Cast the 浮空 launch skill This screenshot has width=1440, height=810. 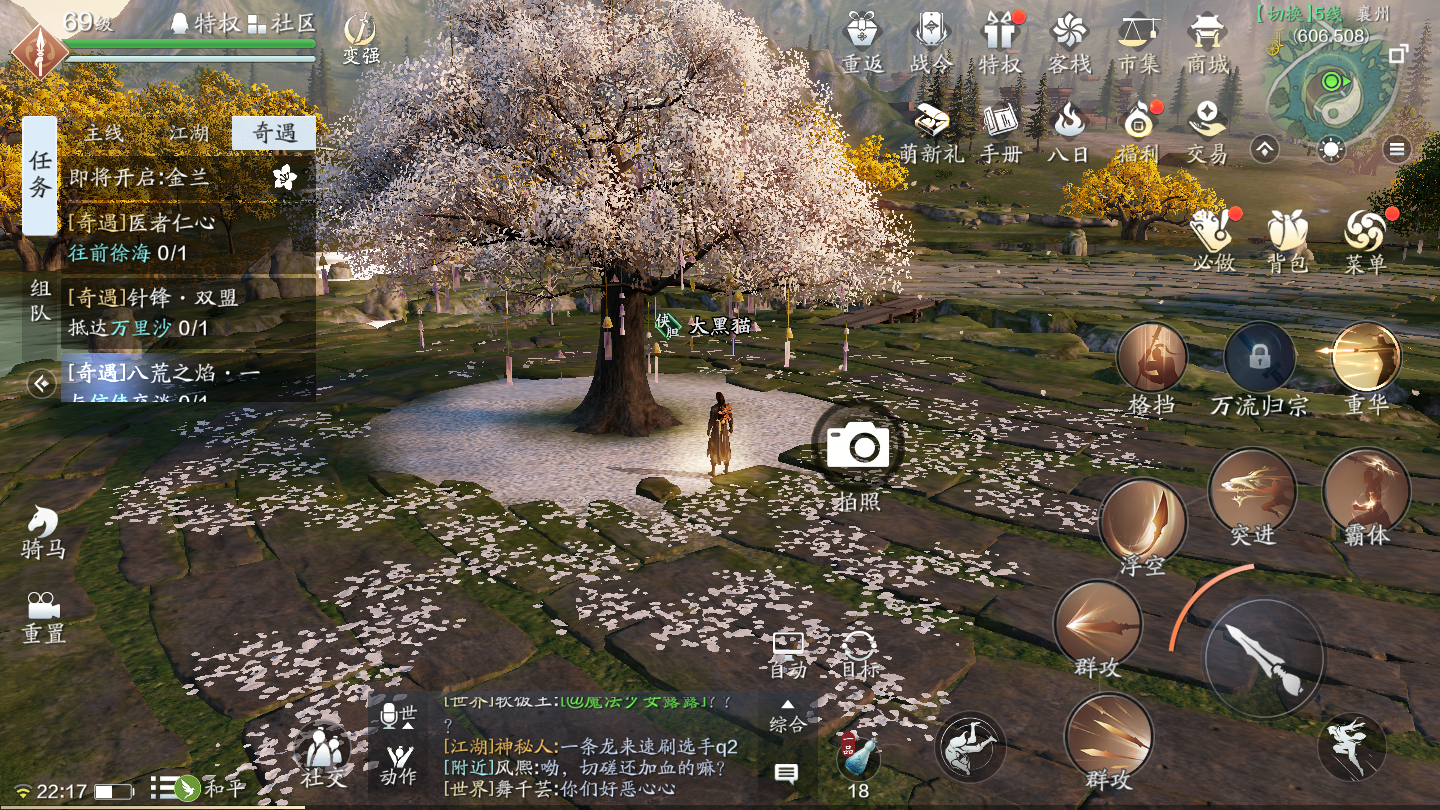(x=1142, y=523)
